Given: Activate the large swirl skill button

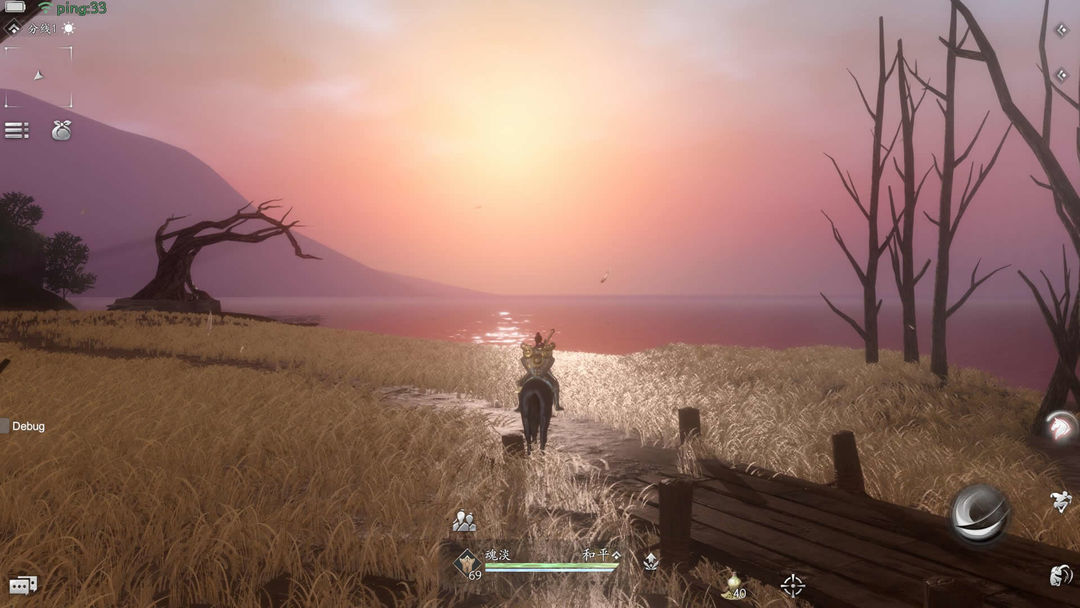Looking at the screenshot, I should [979, 513].
